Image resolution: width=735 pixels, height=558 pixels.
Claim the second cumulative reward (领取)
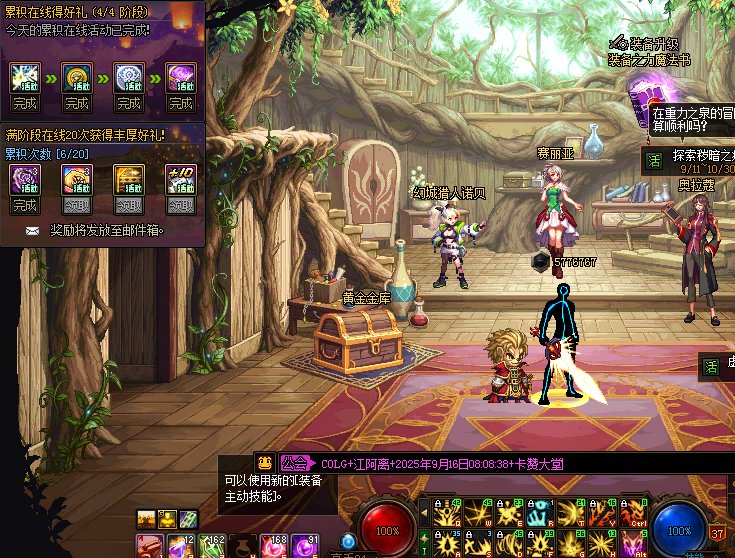[76, 205]
